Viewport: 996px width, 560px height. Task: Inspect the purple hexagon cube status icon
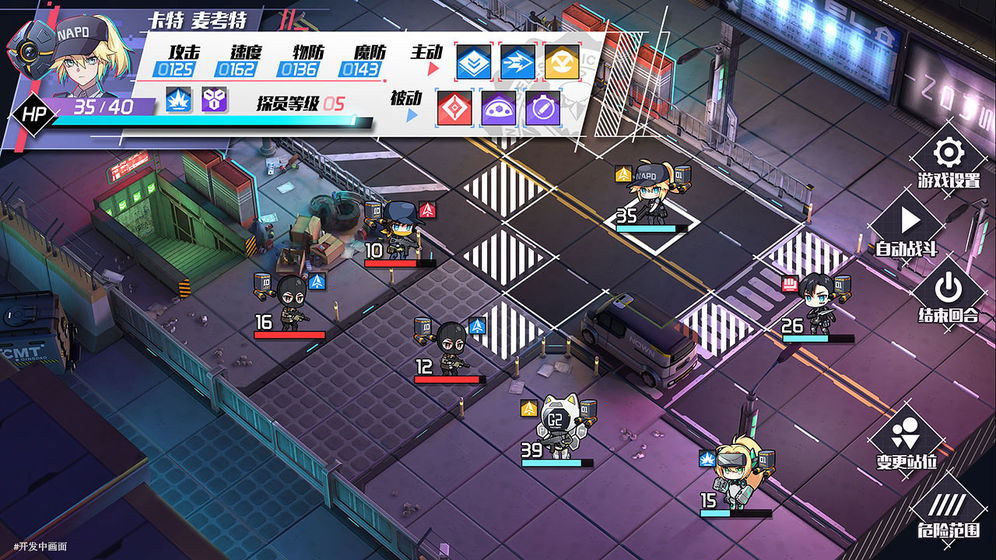pyautogui.click(x=214, y=99)
